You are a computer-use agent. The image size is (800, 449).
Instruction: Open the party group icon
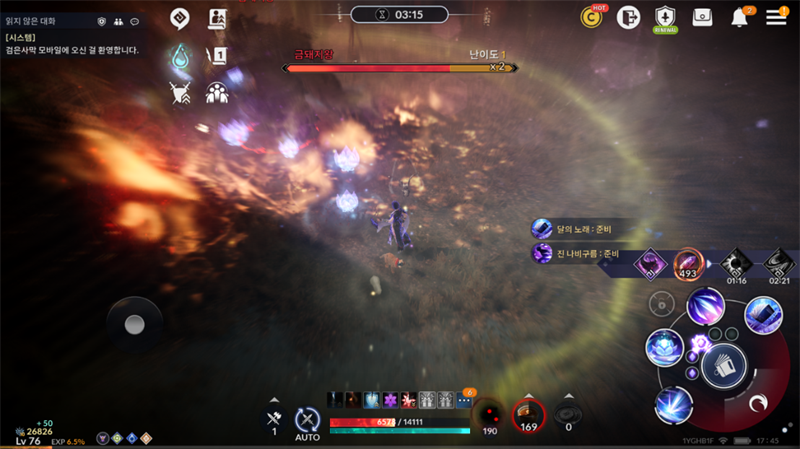(x=217, y=93)
